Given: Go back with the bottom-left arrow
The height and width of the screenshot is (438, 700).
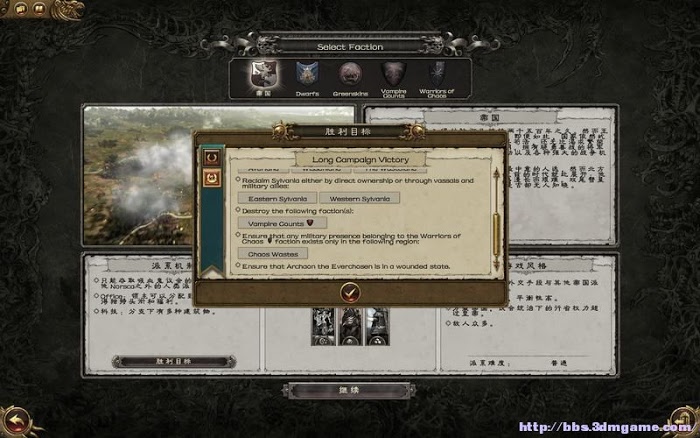Looking at the screenshot, I should (x=14, y=420).
